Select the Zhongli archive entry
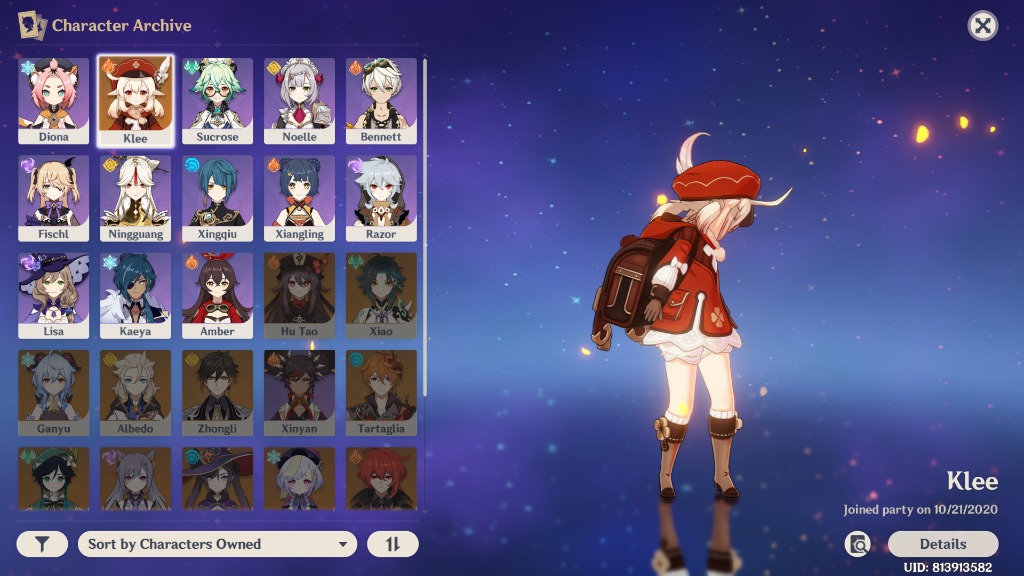Image resolution: width=1024 pixels, height=576 pixels. 217,391
